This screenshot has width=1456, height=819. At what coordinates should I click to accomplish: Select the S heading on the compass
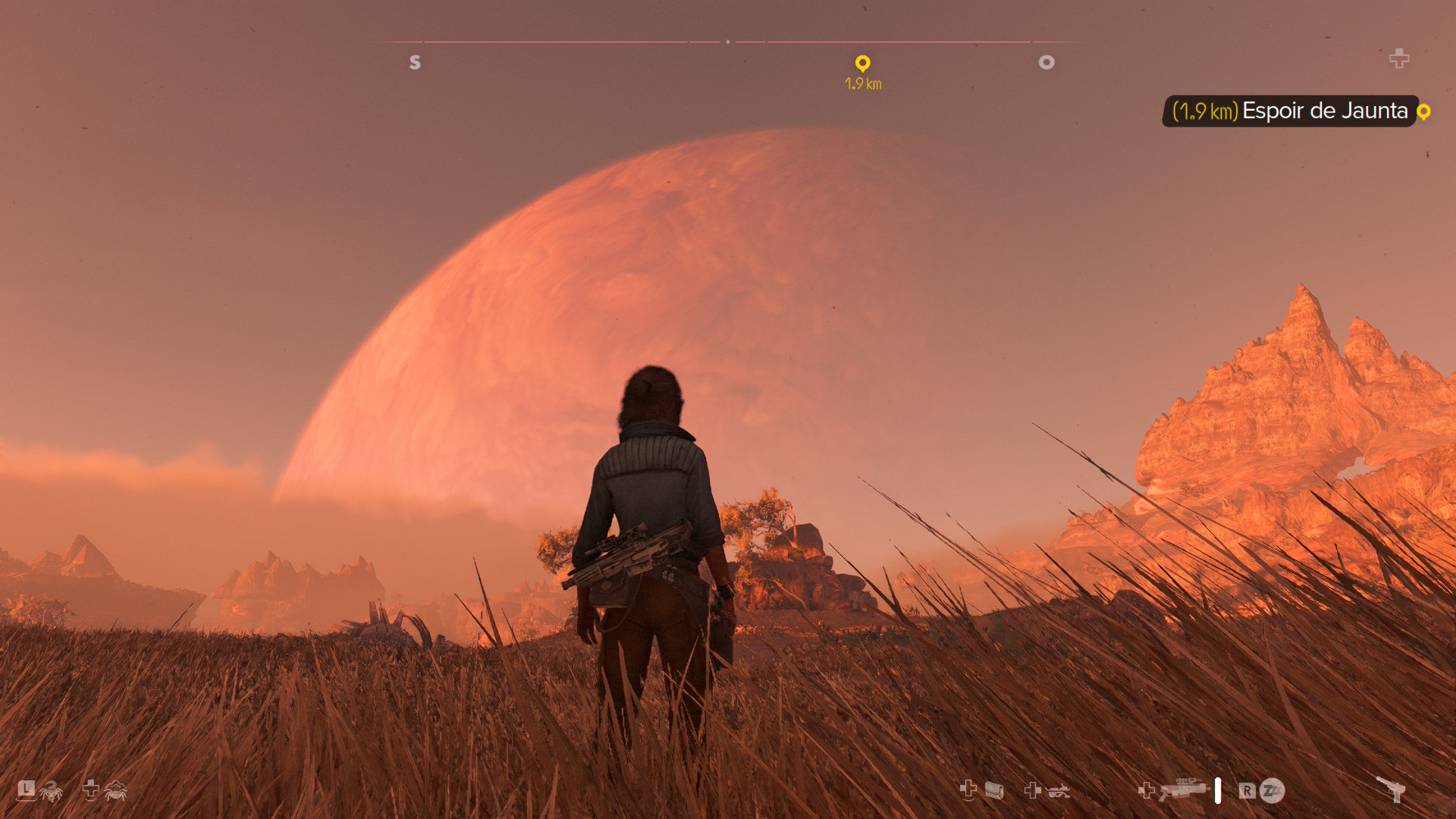415,62
